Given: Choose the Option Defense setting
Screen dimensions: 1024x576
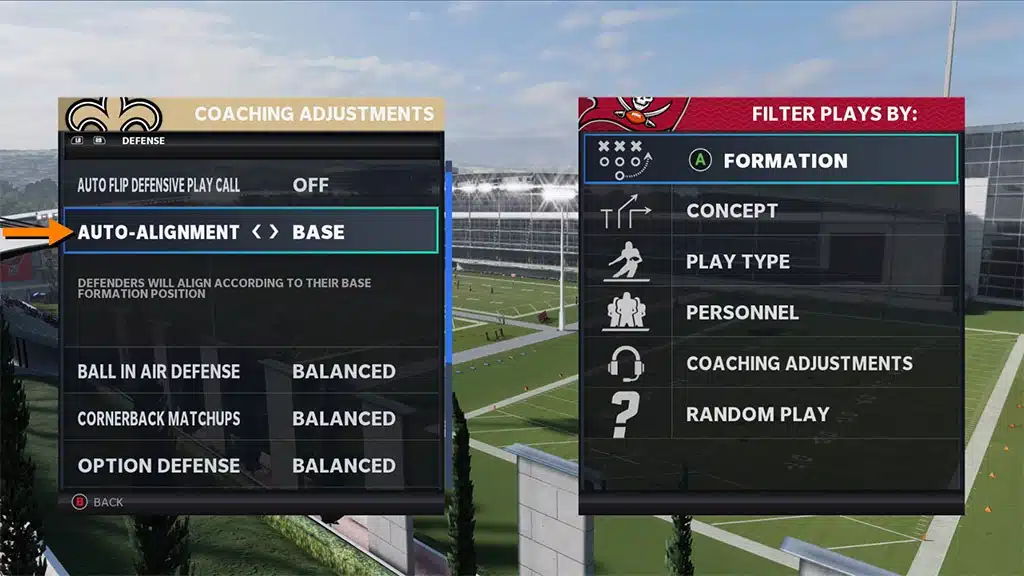Looking at the screenshot, I should click(250, 465).
